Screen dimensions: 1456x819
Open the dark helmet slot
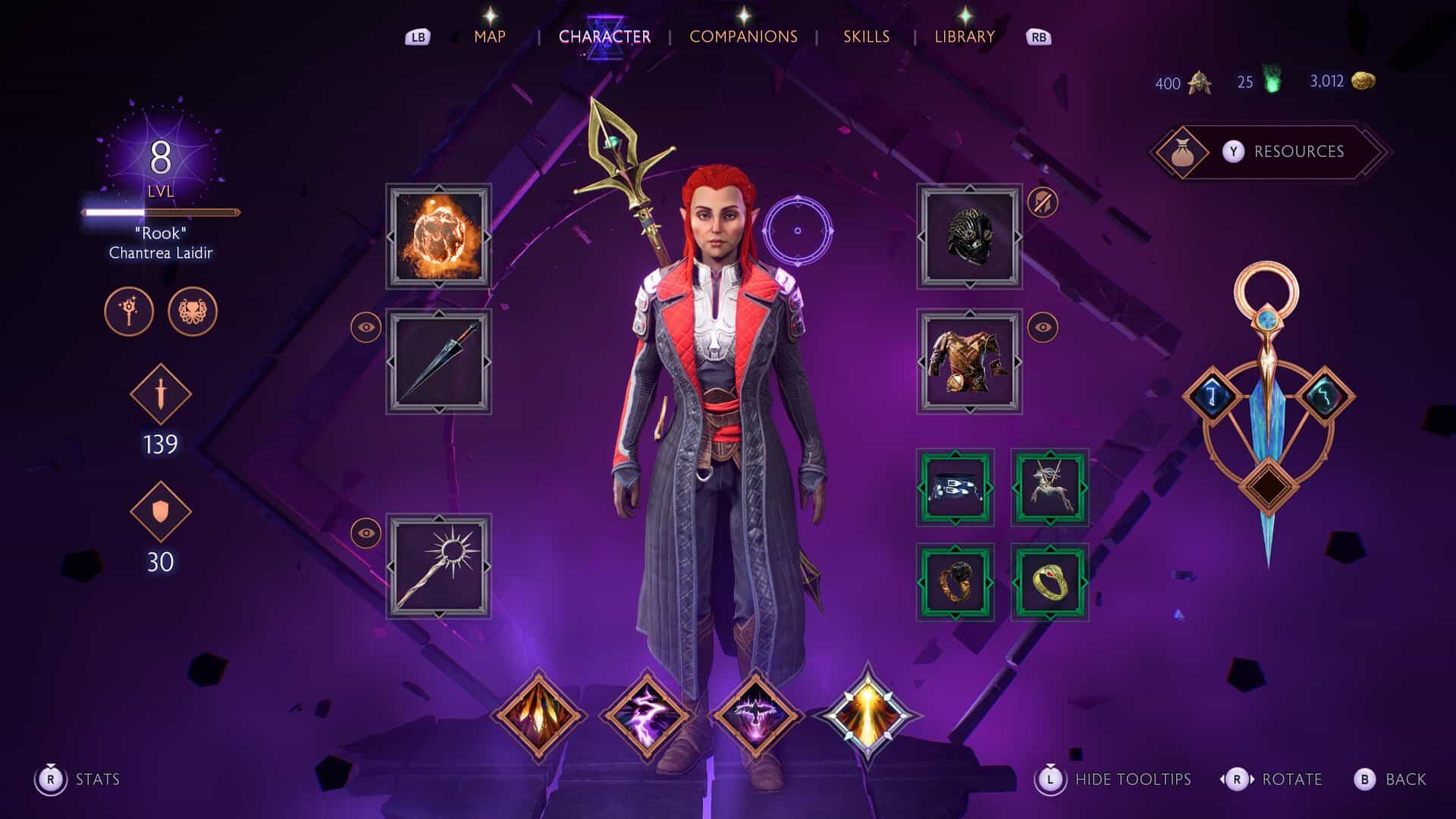969,237
